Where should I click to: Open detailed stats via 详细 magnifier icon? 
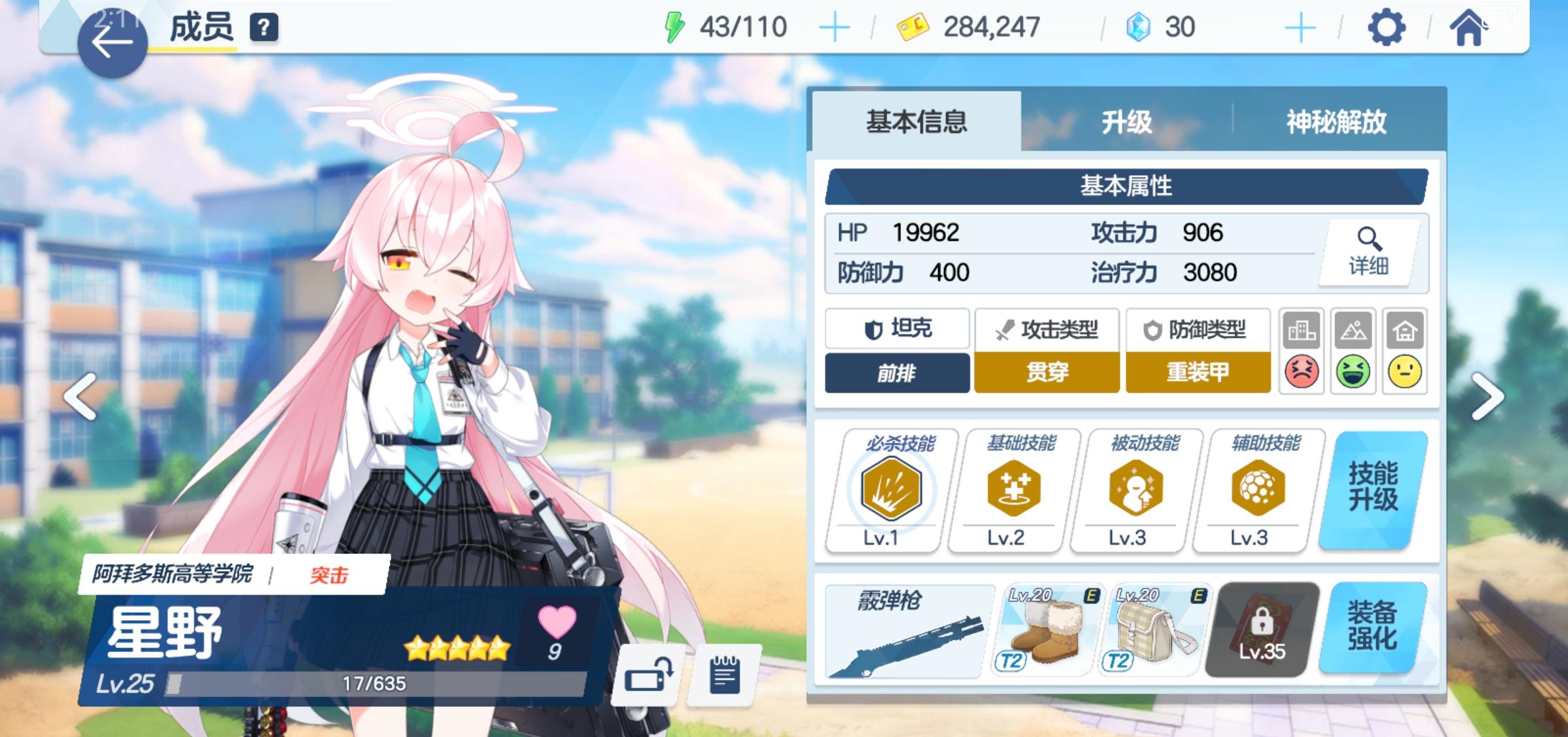click(1367, 255)
